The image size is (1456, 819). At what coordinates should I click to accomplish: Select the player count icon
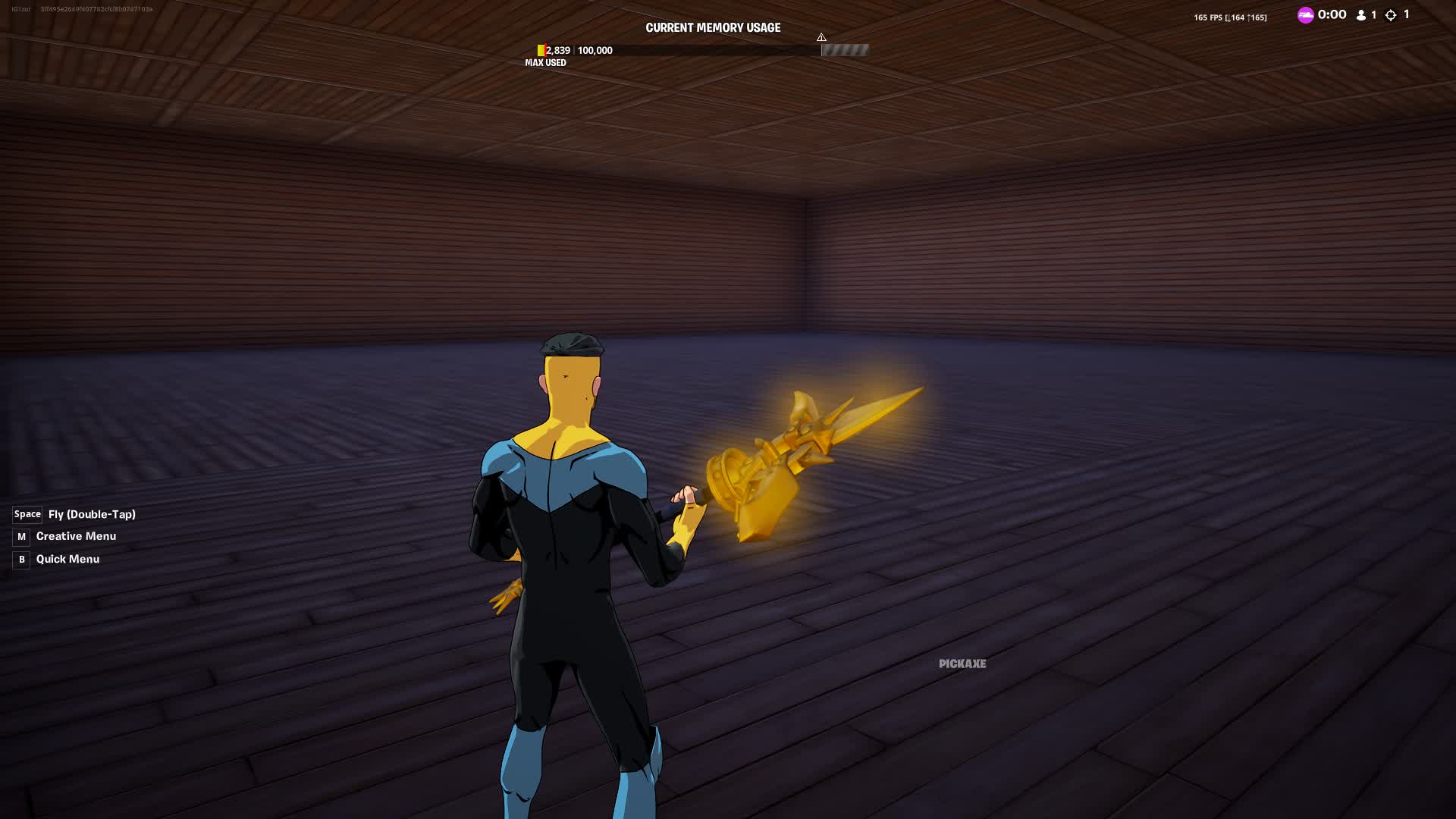1361,14
